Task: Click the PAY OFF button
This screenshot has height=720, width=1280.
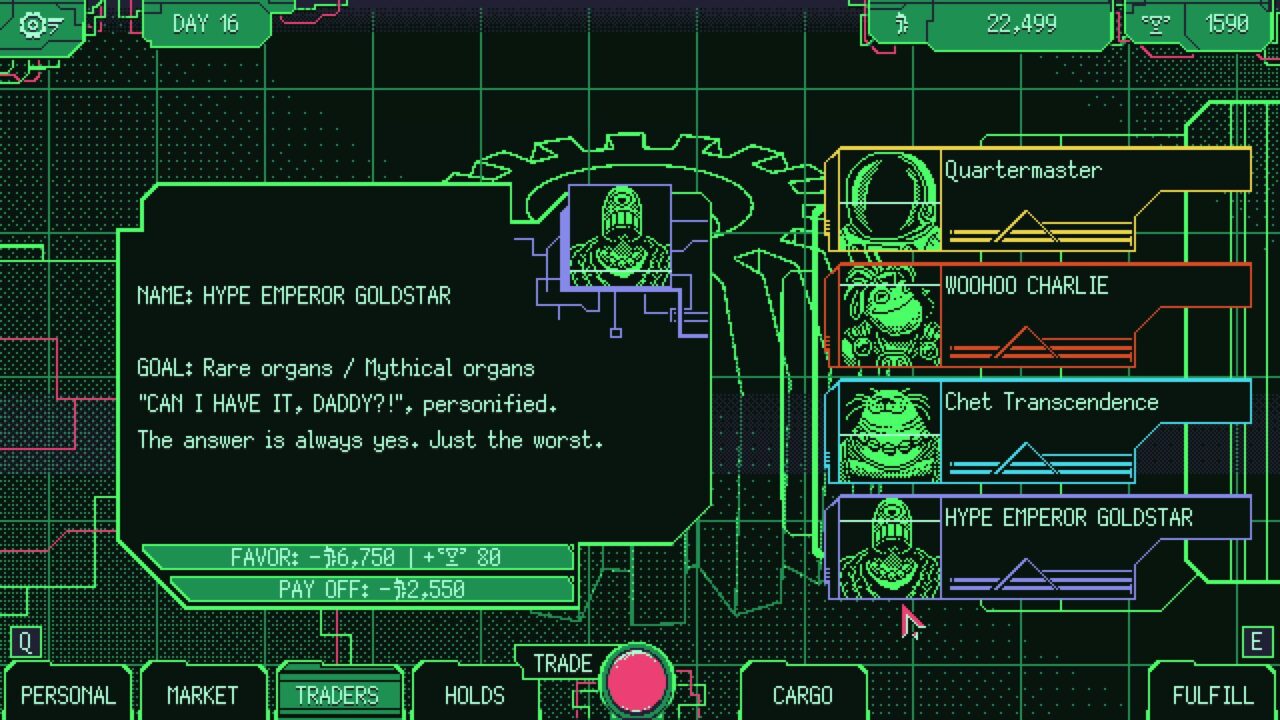Action: point(372,589)
